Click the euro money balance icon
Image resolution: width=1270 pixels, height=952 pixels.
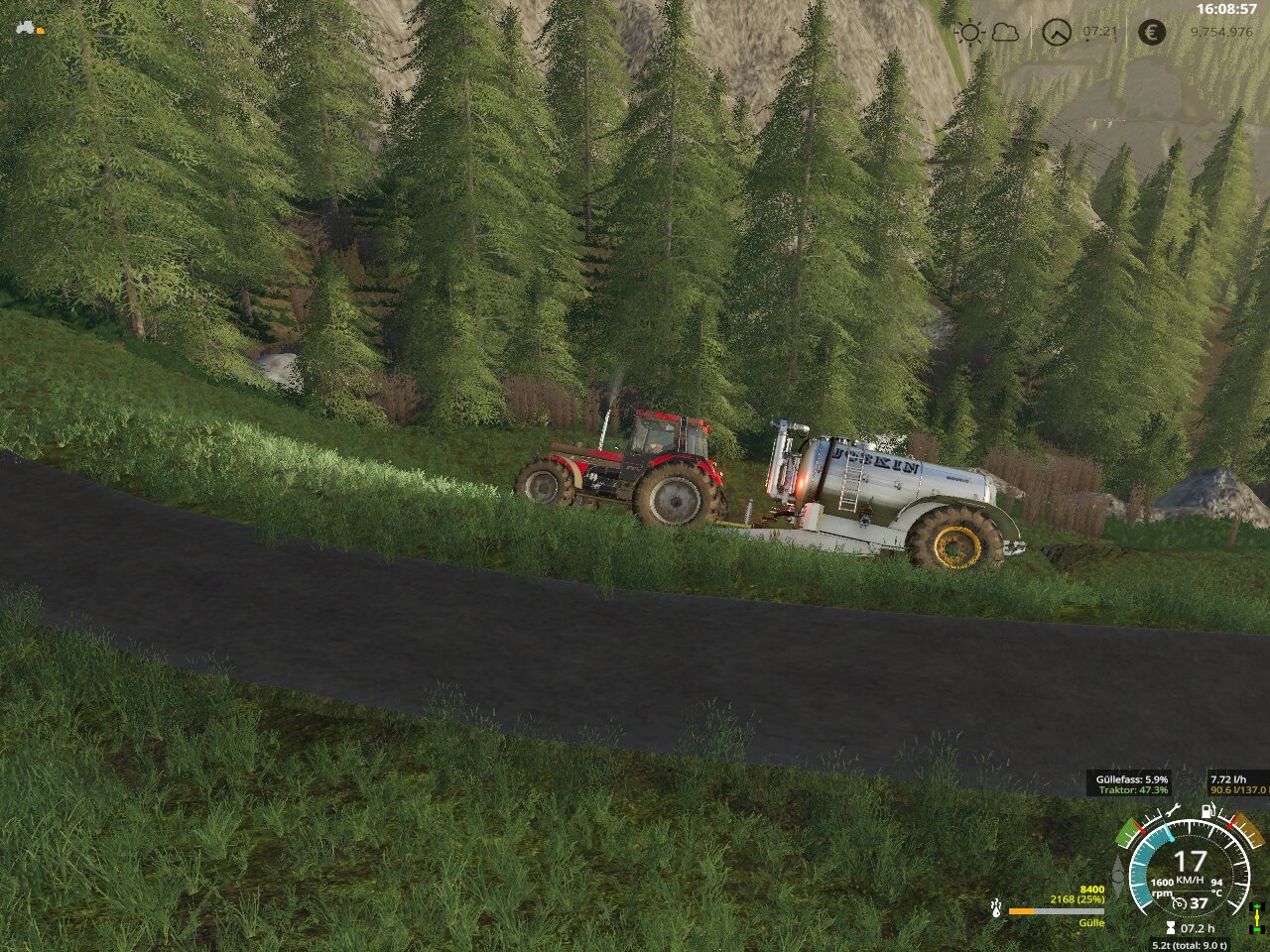[1151, 33]
